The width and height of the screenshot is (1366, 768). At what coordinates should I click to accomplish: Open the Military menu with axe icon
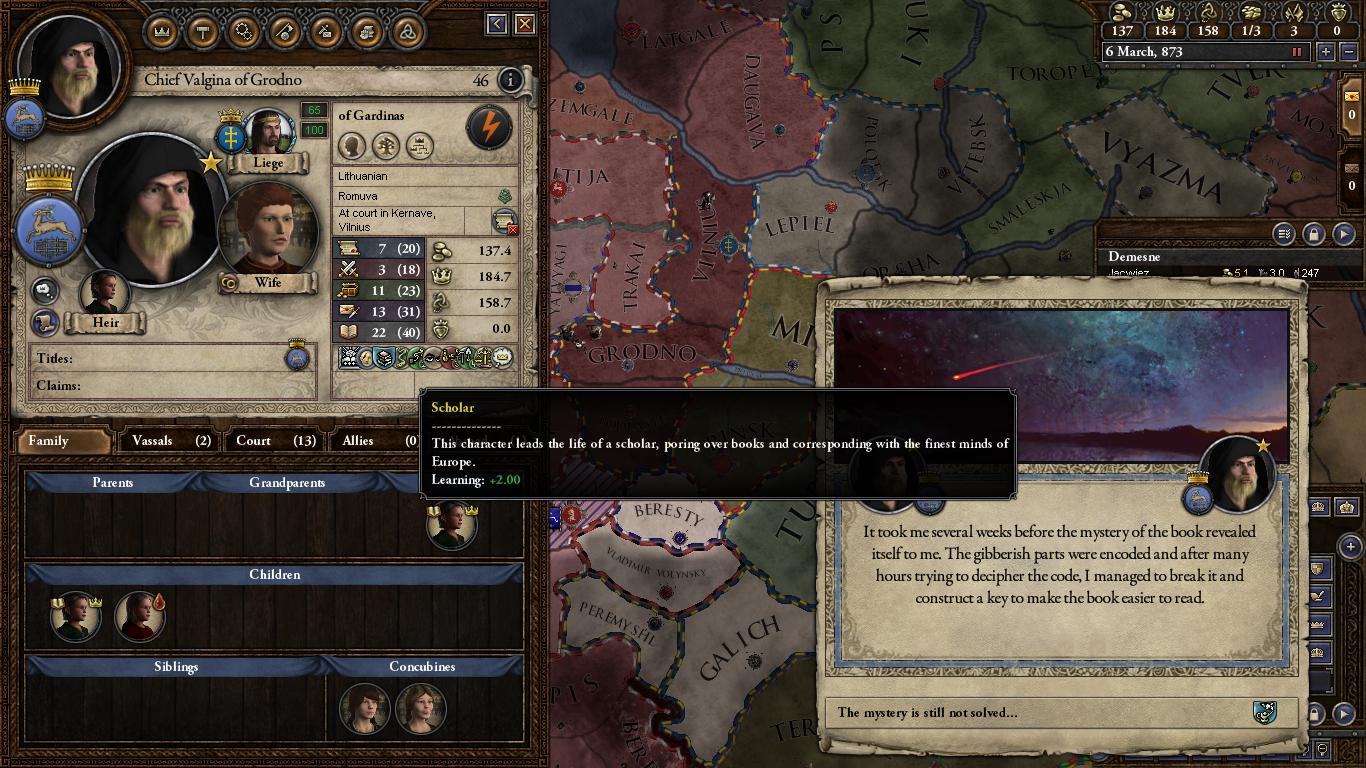coord(284,31)
